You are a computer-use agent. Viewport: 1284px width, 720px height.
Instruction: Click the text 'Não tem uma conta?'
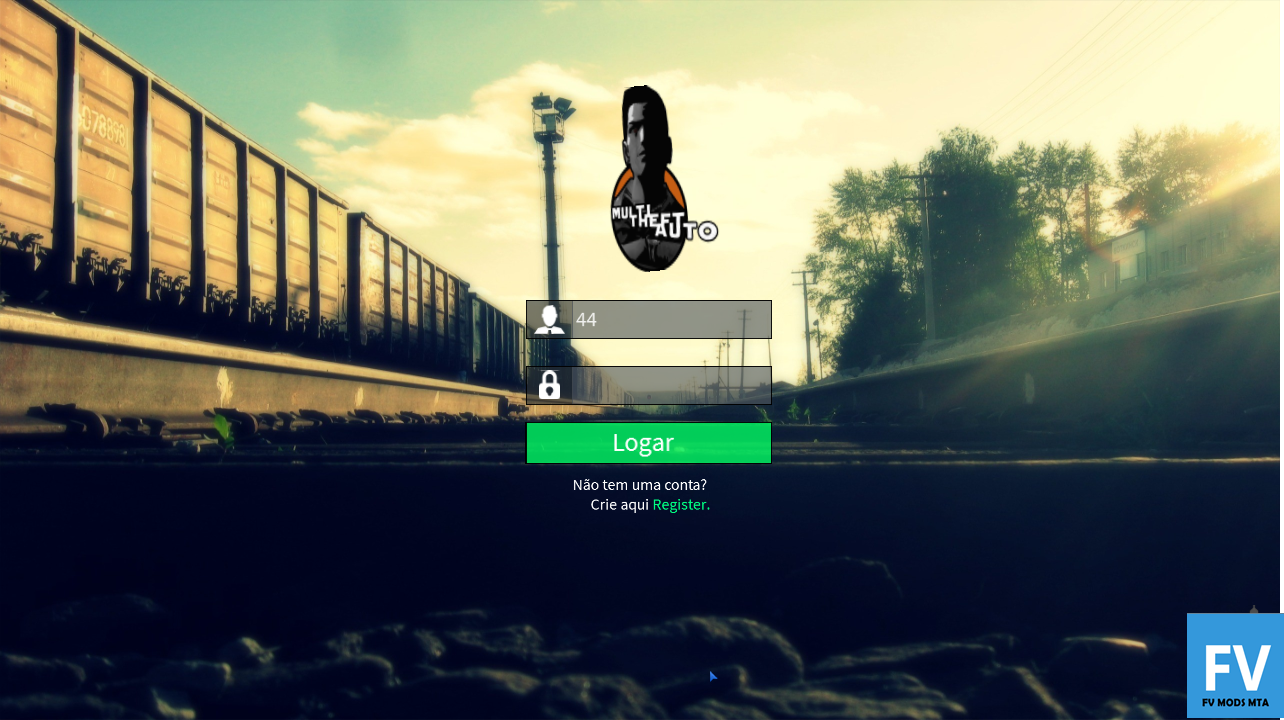tap(638, 484)
